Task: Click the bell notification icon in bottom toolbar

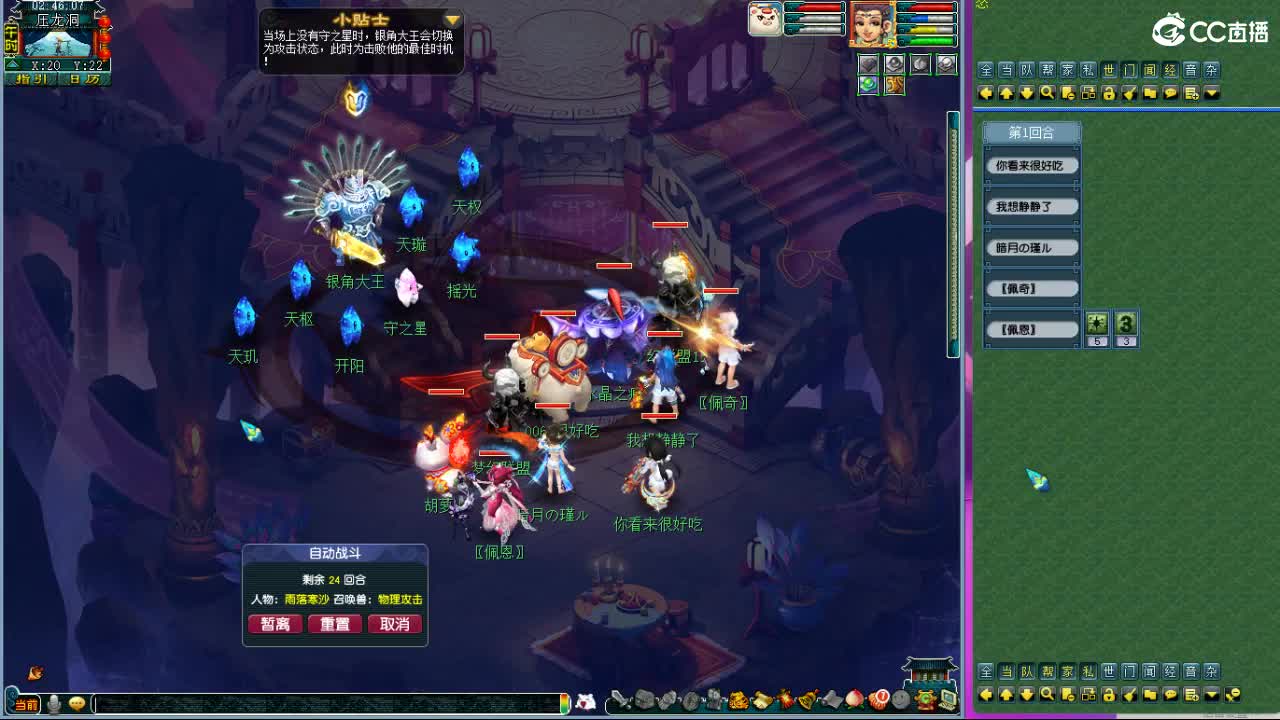Action: point(806,699)
